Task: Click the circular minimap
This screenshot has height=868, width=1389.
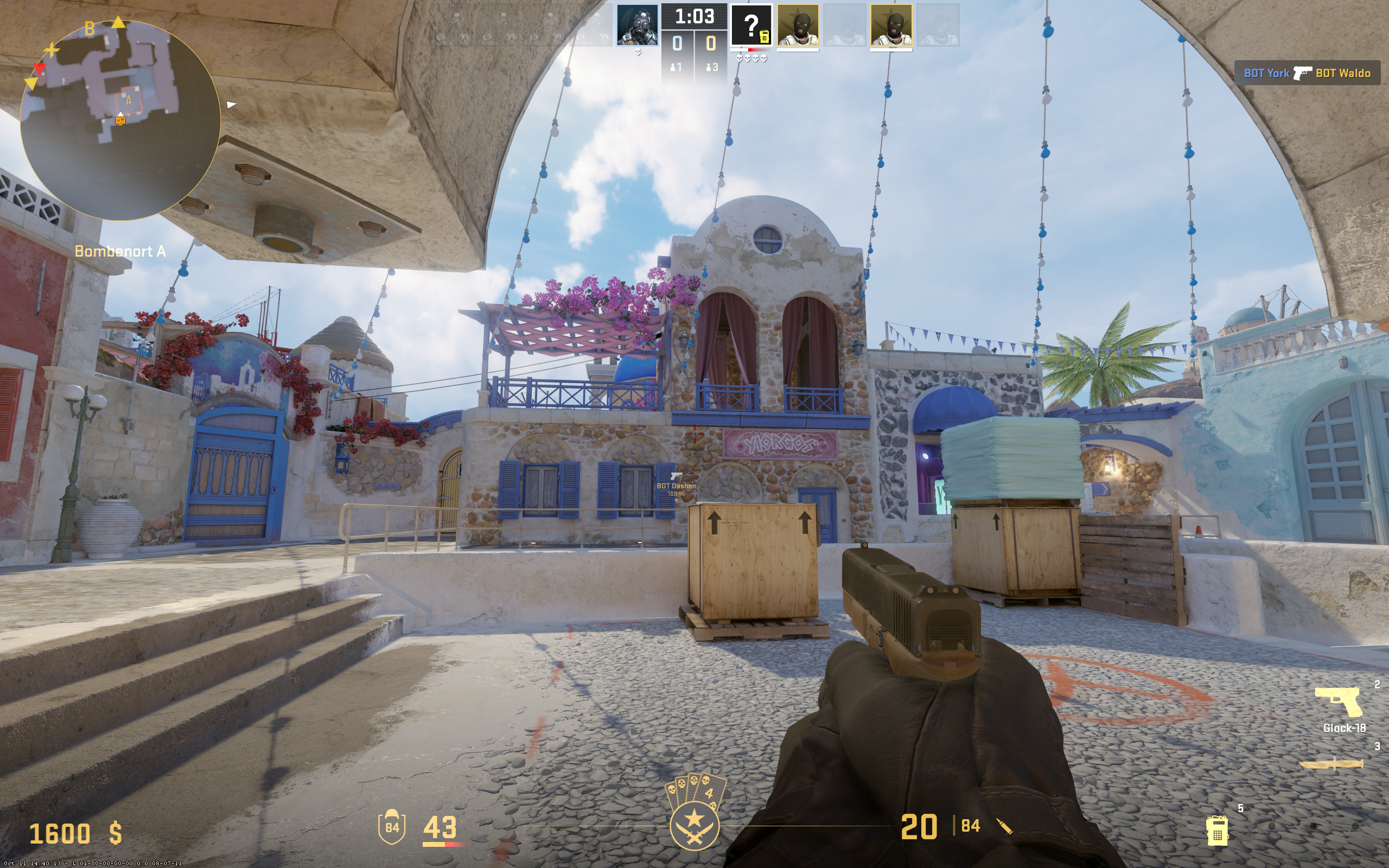Action: click(x=120, y=120)
